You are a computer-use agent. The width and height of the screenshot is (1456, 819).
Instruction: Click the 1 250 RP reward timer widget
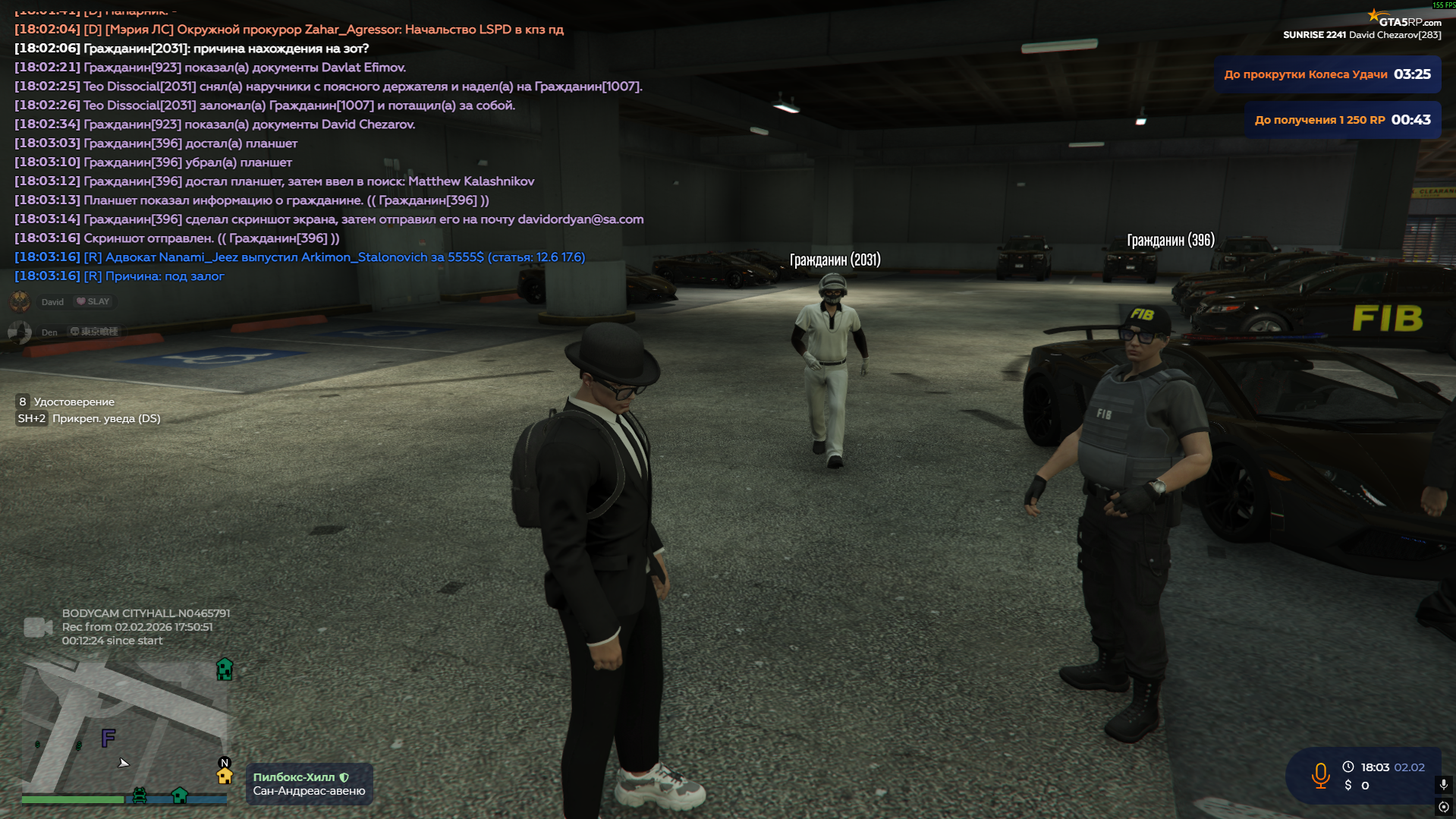[1342, 120]
